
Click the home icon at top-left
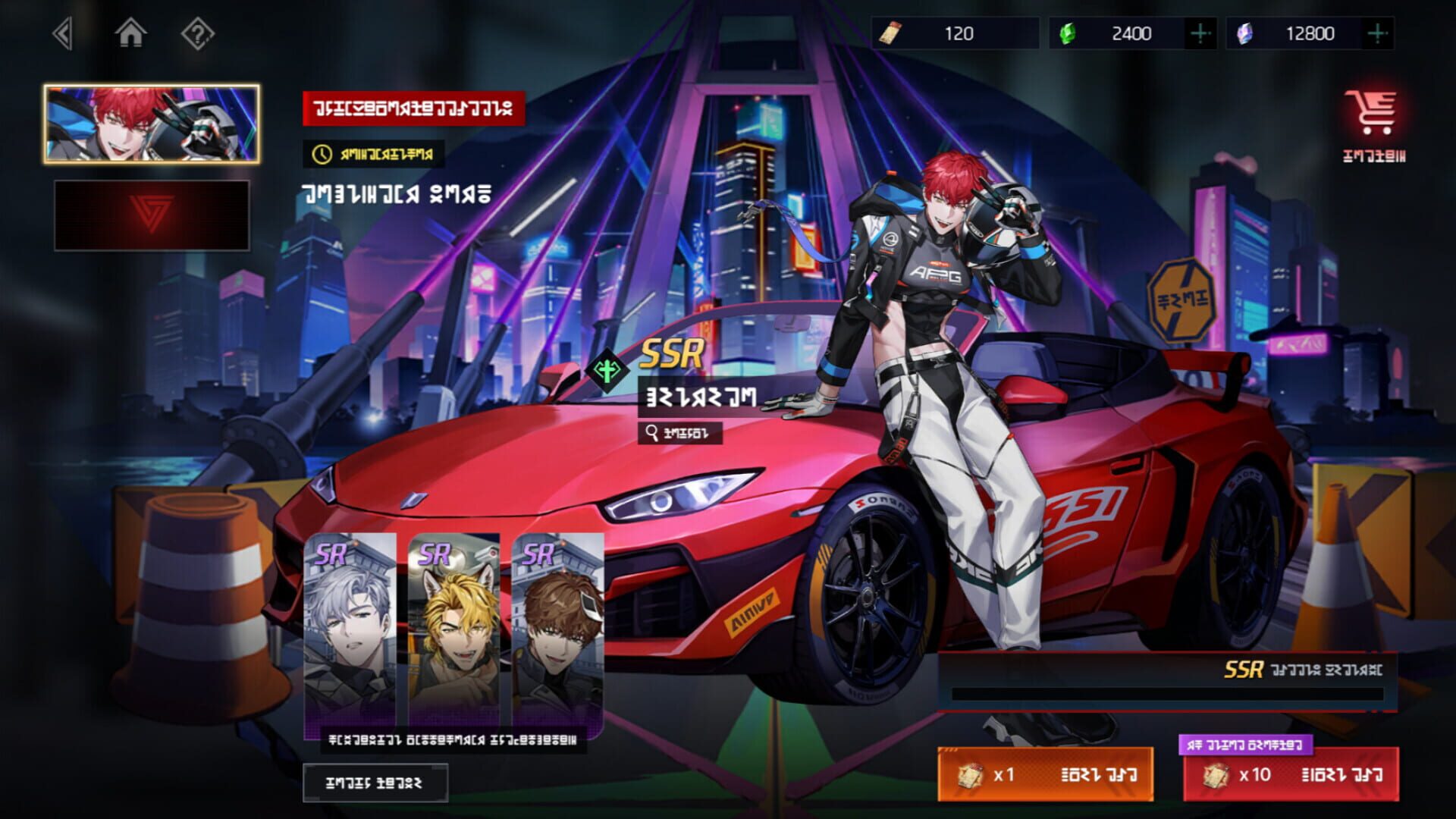[132, 34]
